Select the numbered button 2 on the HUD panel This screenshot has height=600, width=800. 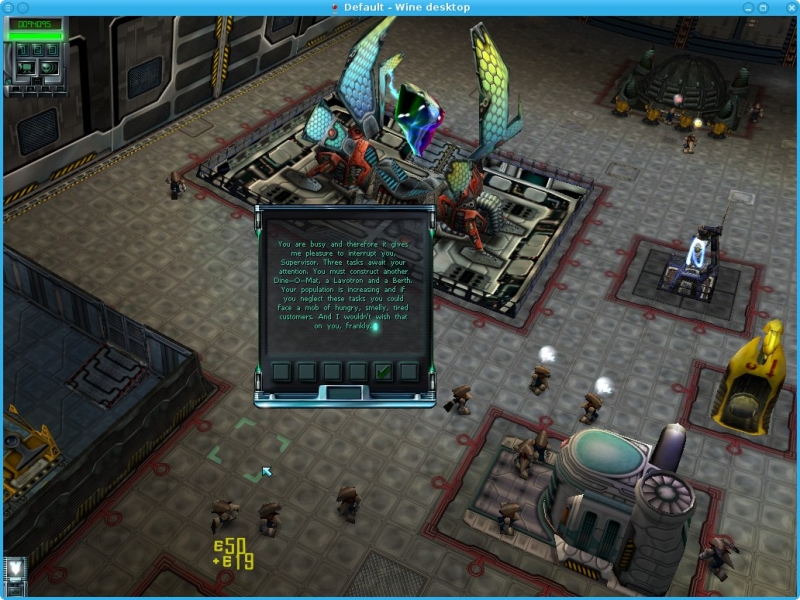tap(38, 50)
